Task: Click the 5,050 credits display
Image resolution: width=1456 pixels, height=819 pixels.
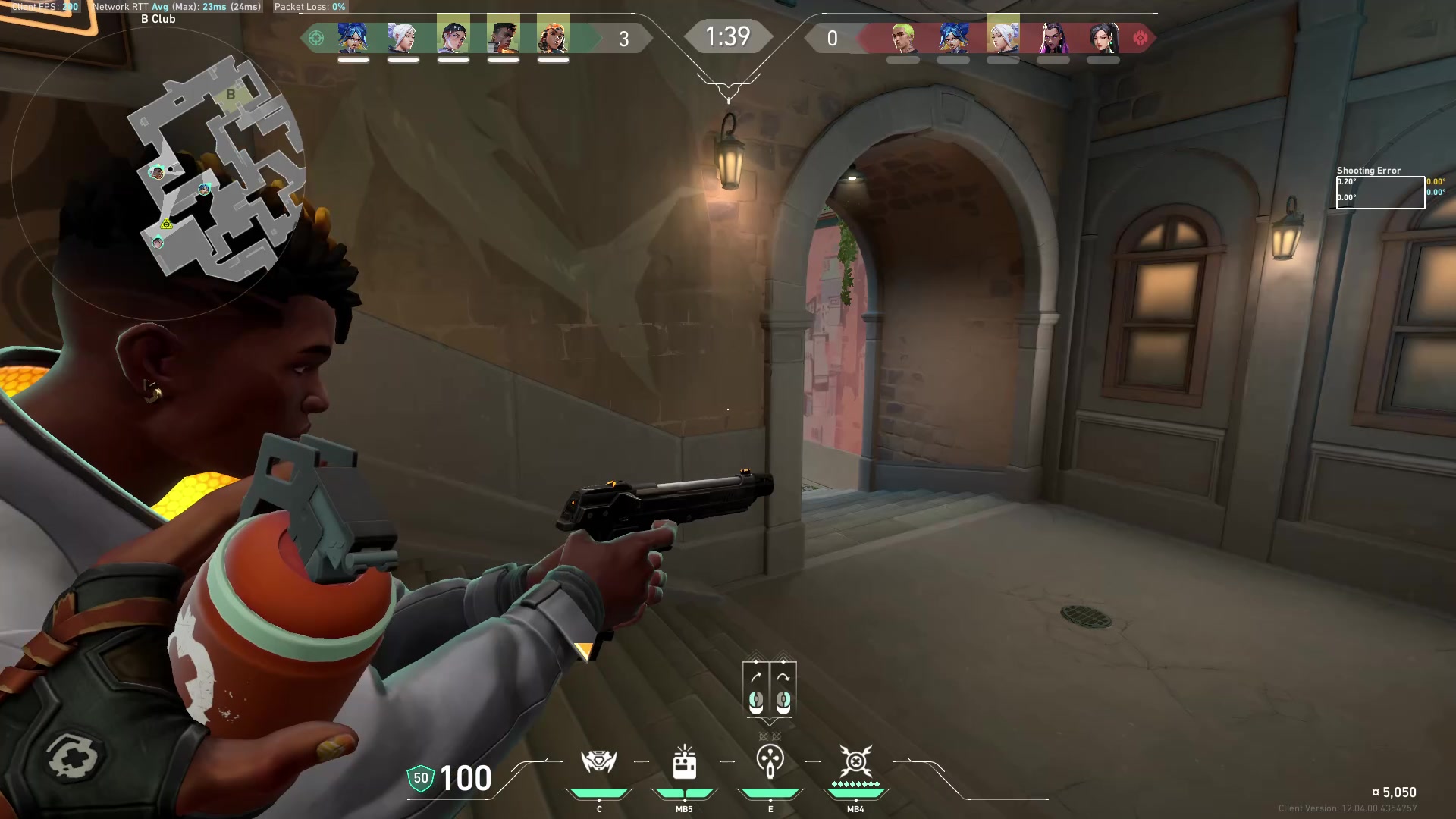Action: 1400,791
